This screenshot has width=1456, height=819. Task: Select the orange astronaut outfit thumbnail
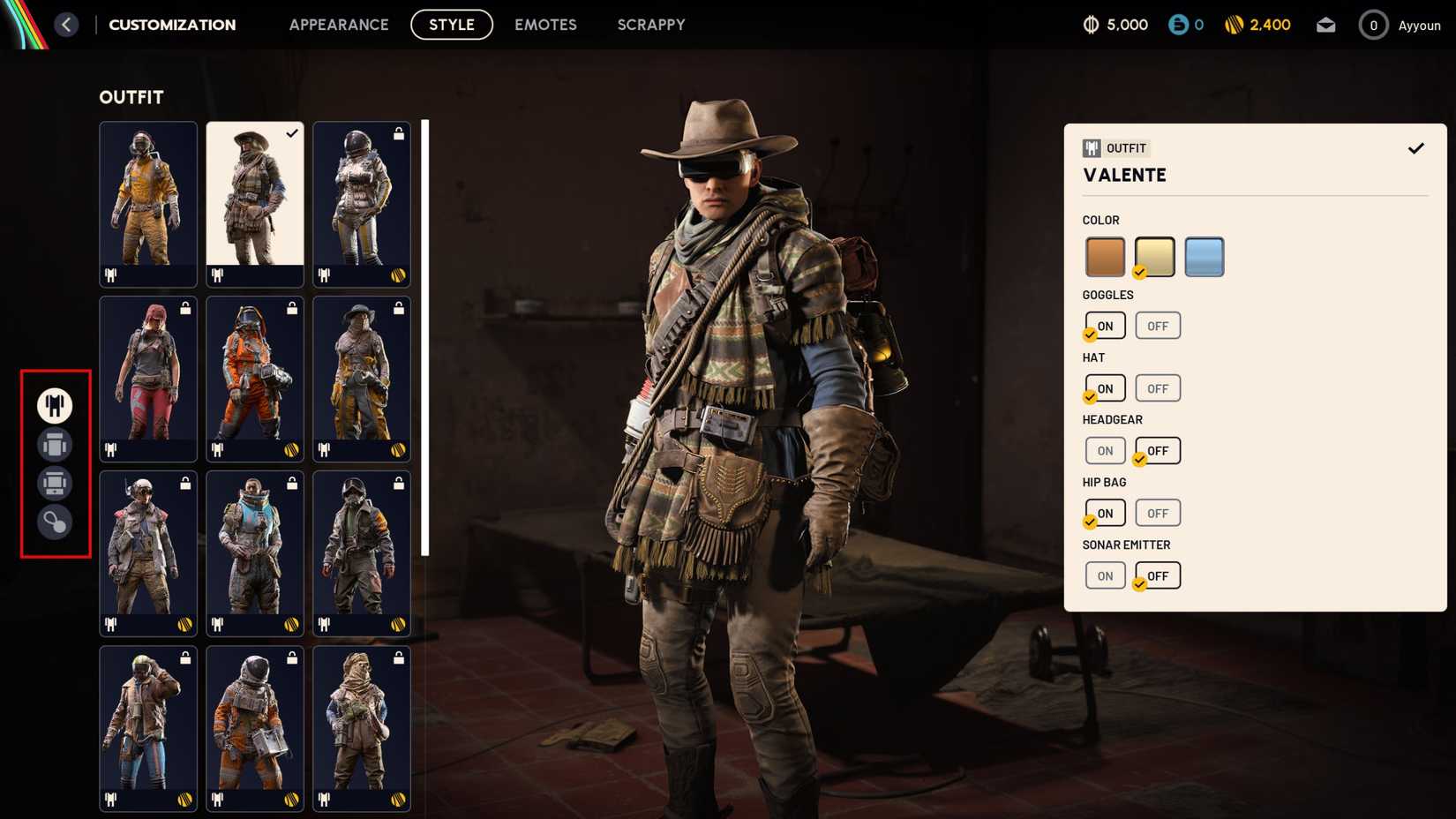[x=254, y=379]
